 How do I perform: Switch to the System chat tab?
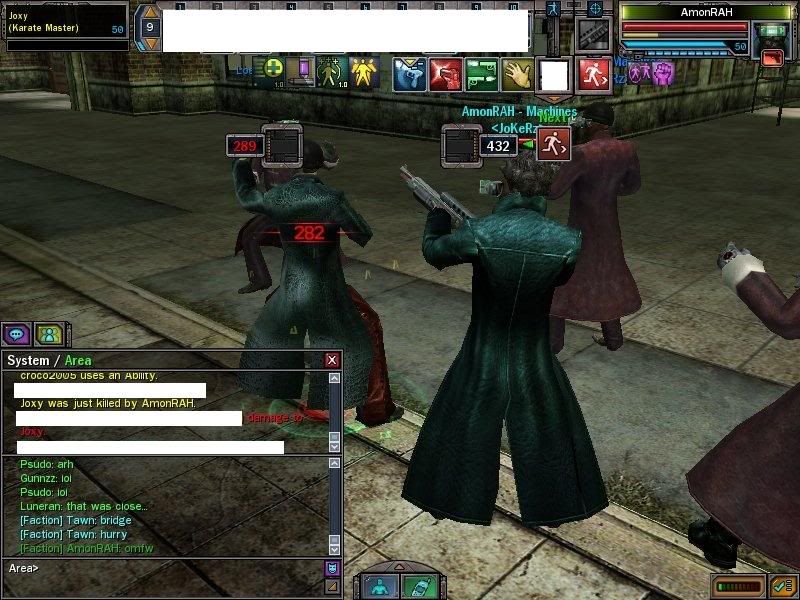point(28,360)
